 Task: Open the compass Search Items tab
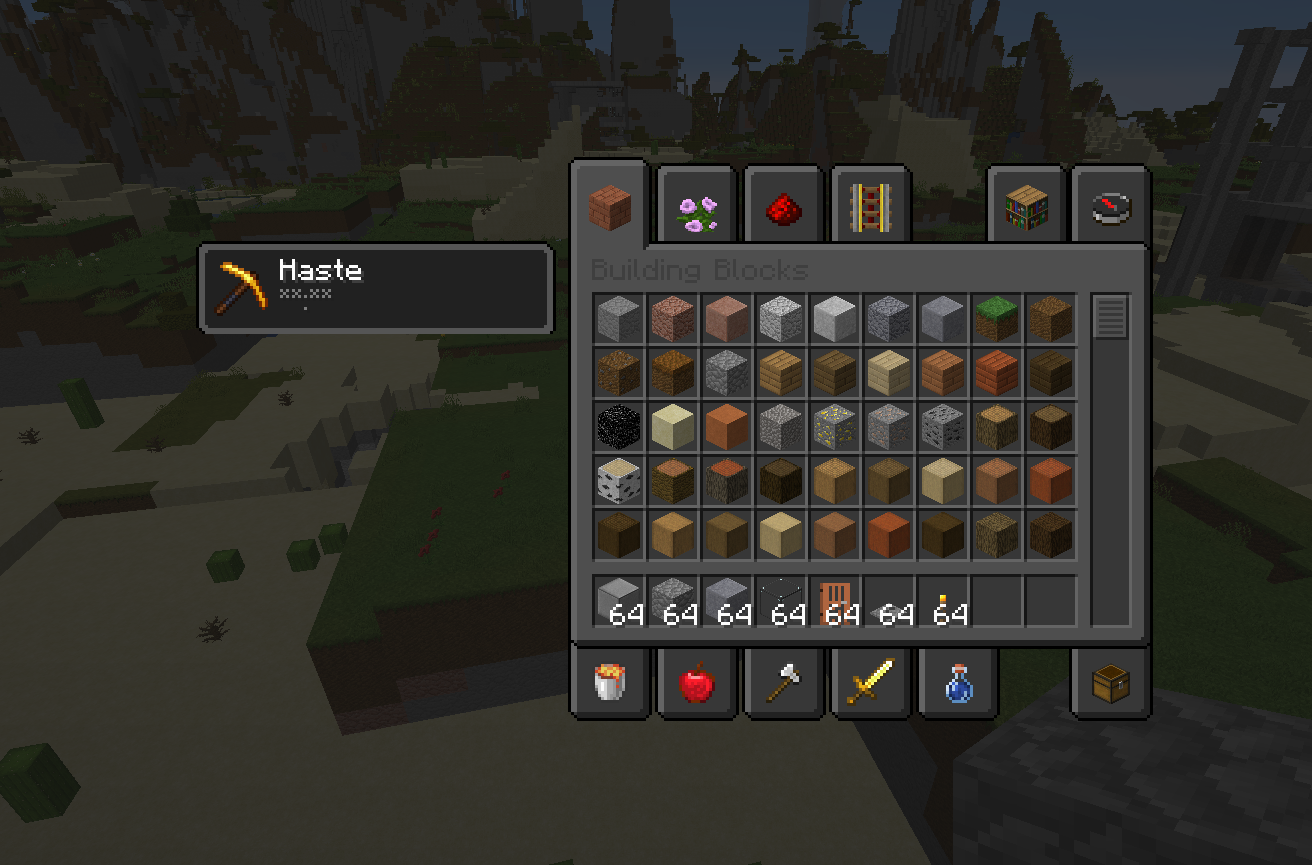tap(1110, 208)
